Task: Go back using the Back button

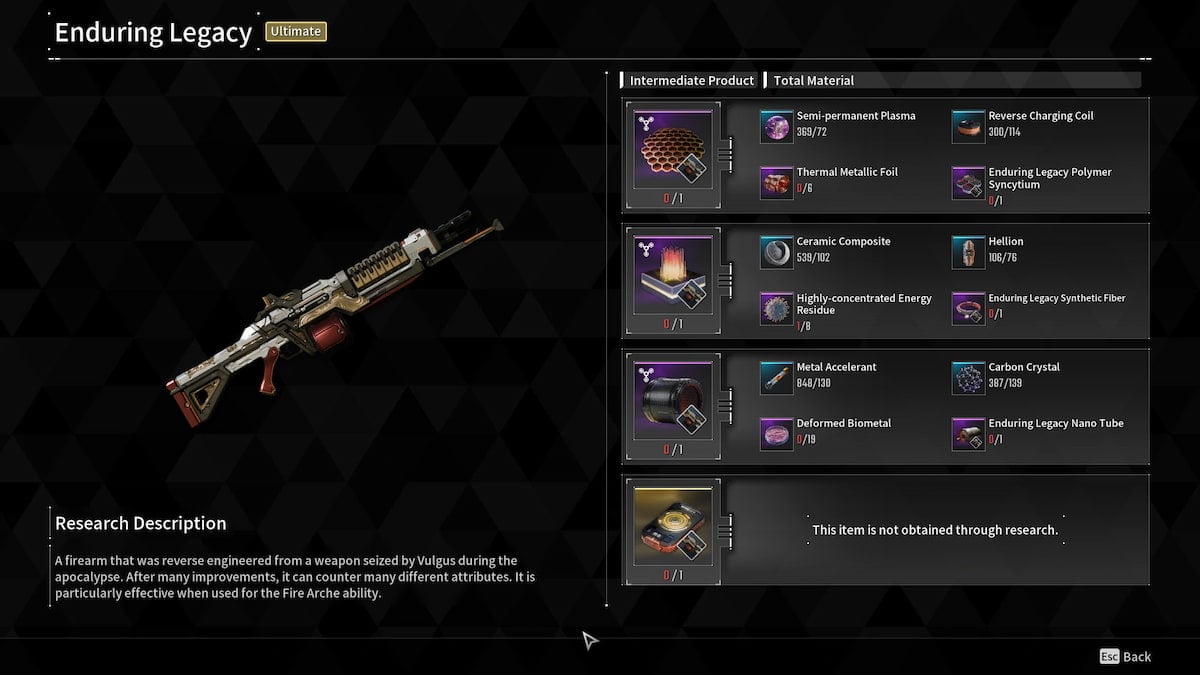Action: 1125,657
